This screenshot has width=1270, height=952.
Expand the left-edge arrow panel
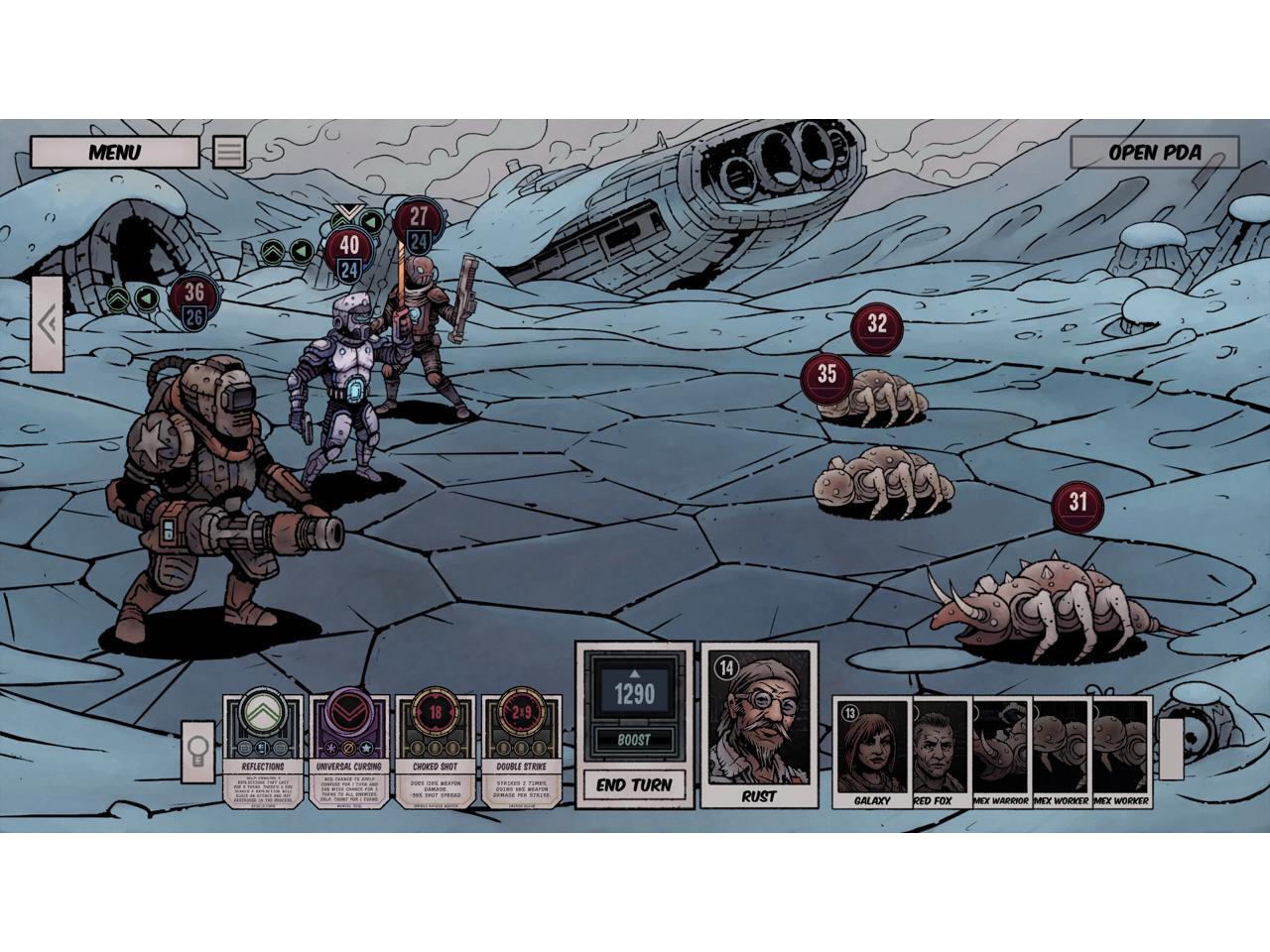47,323
